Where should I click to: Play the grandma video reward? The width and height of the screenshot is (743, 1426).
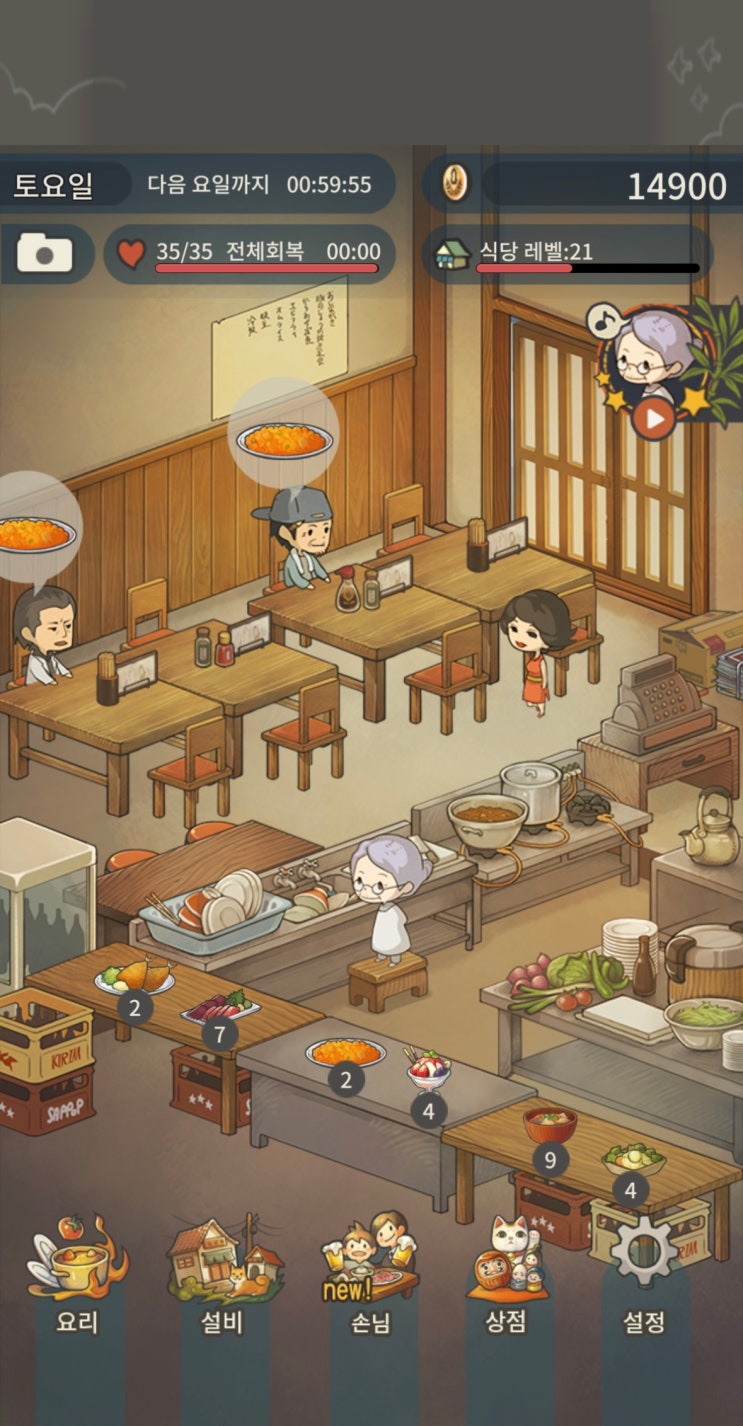(652, 418)
